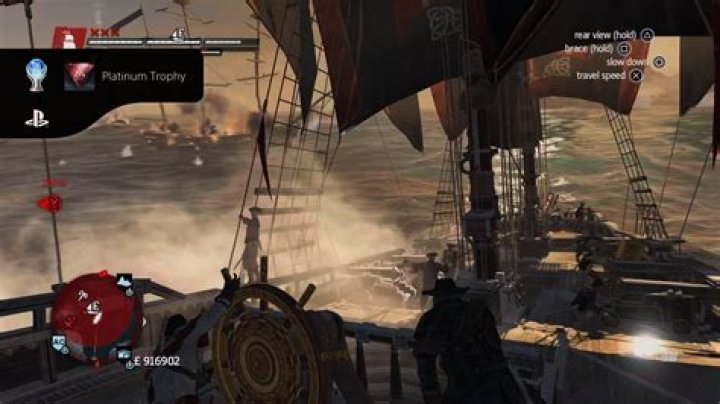Click the enemy ship portrait icon
Viewport: 720px width, 404px height.
click(x=68, y=39)
